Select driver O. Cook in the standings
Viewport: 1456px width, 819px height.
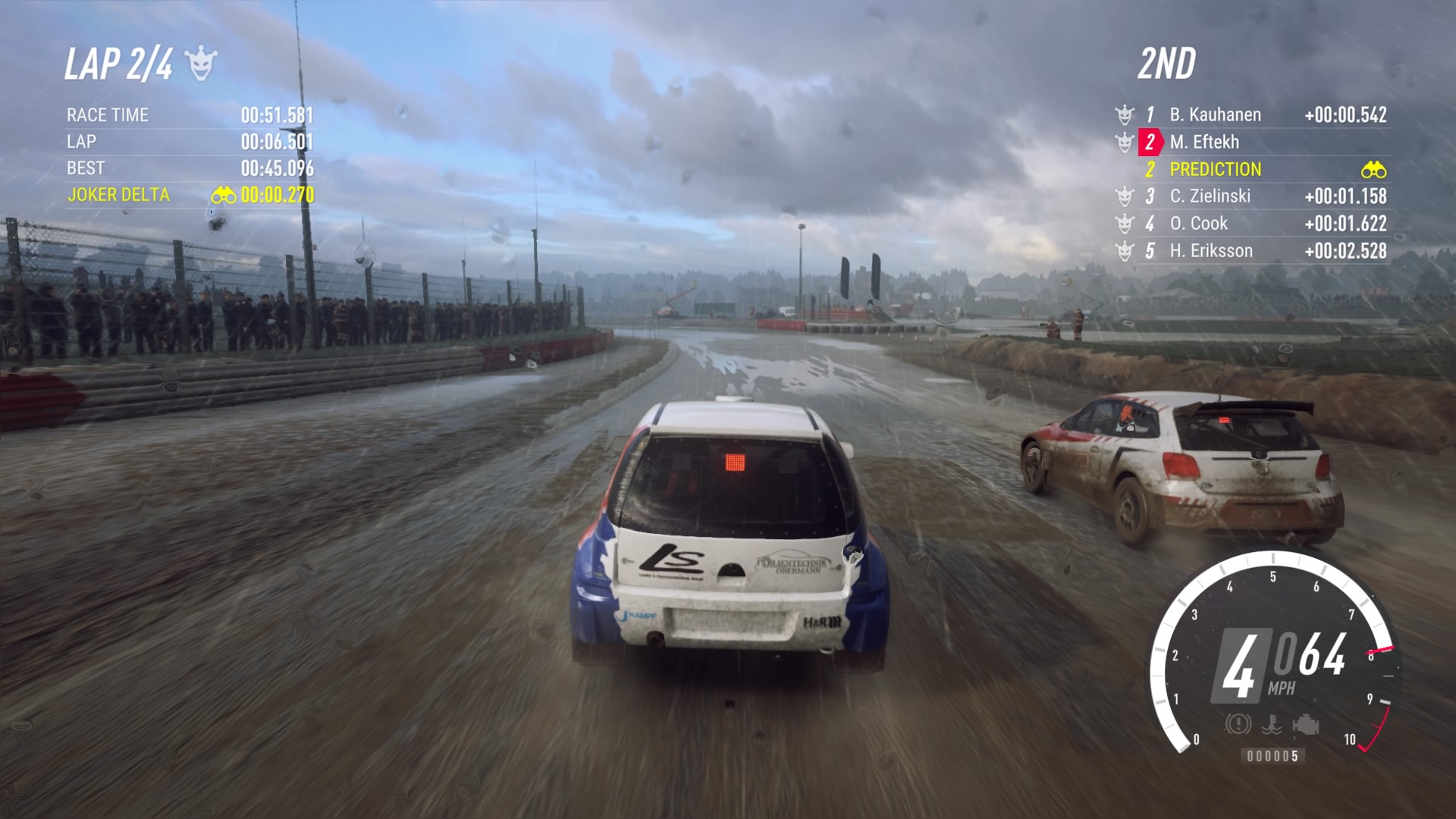click(1198, 224)
